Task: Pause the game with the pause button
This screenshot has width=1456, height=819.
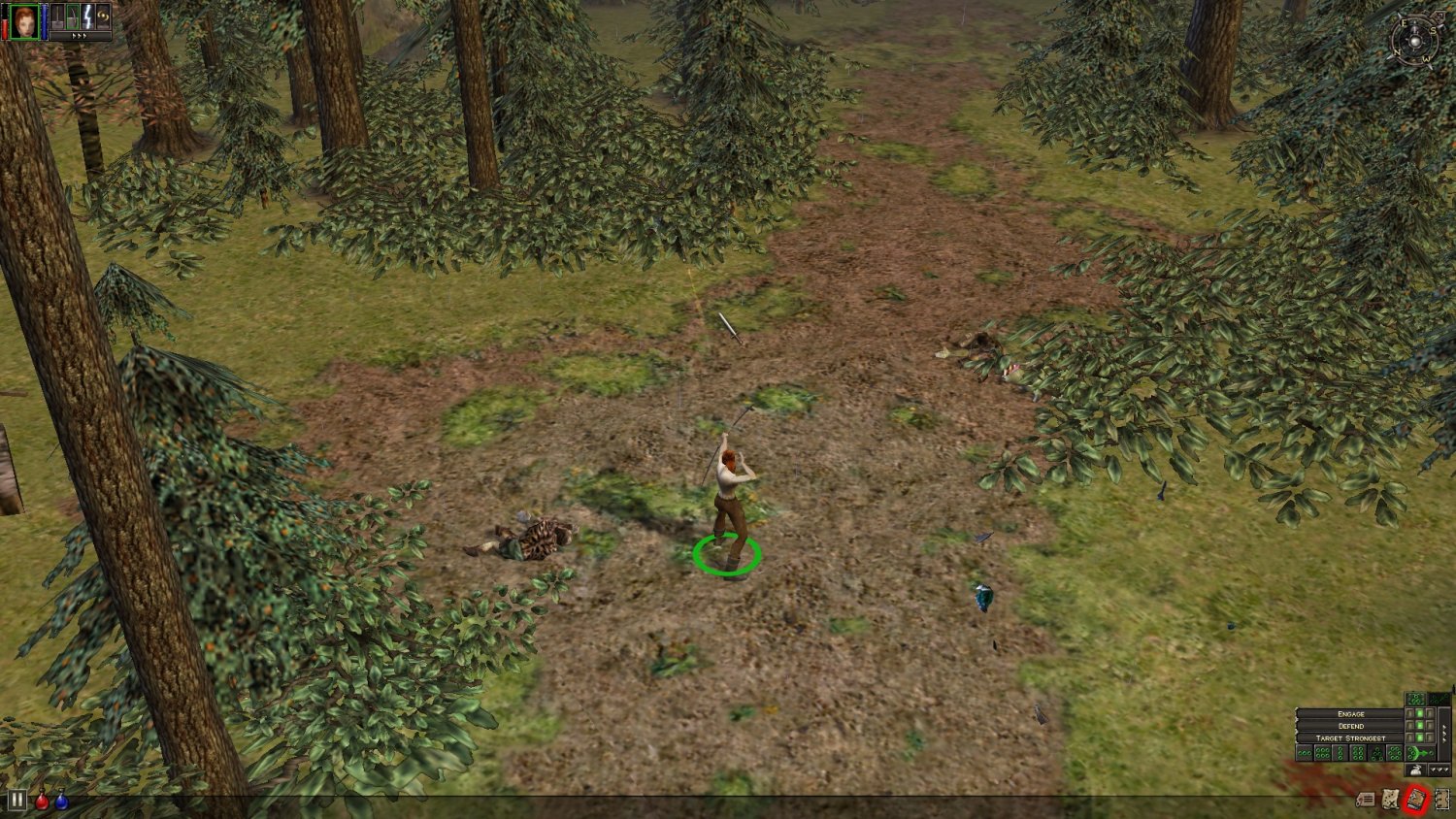Action: pyautogui.click(x=17, y=801)
